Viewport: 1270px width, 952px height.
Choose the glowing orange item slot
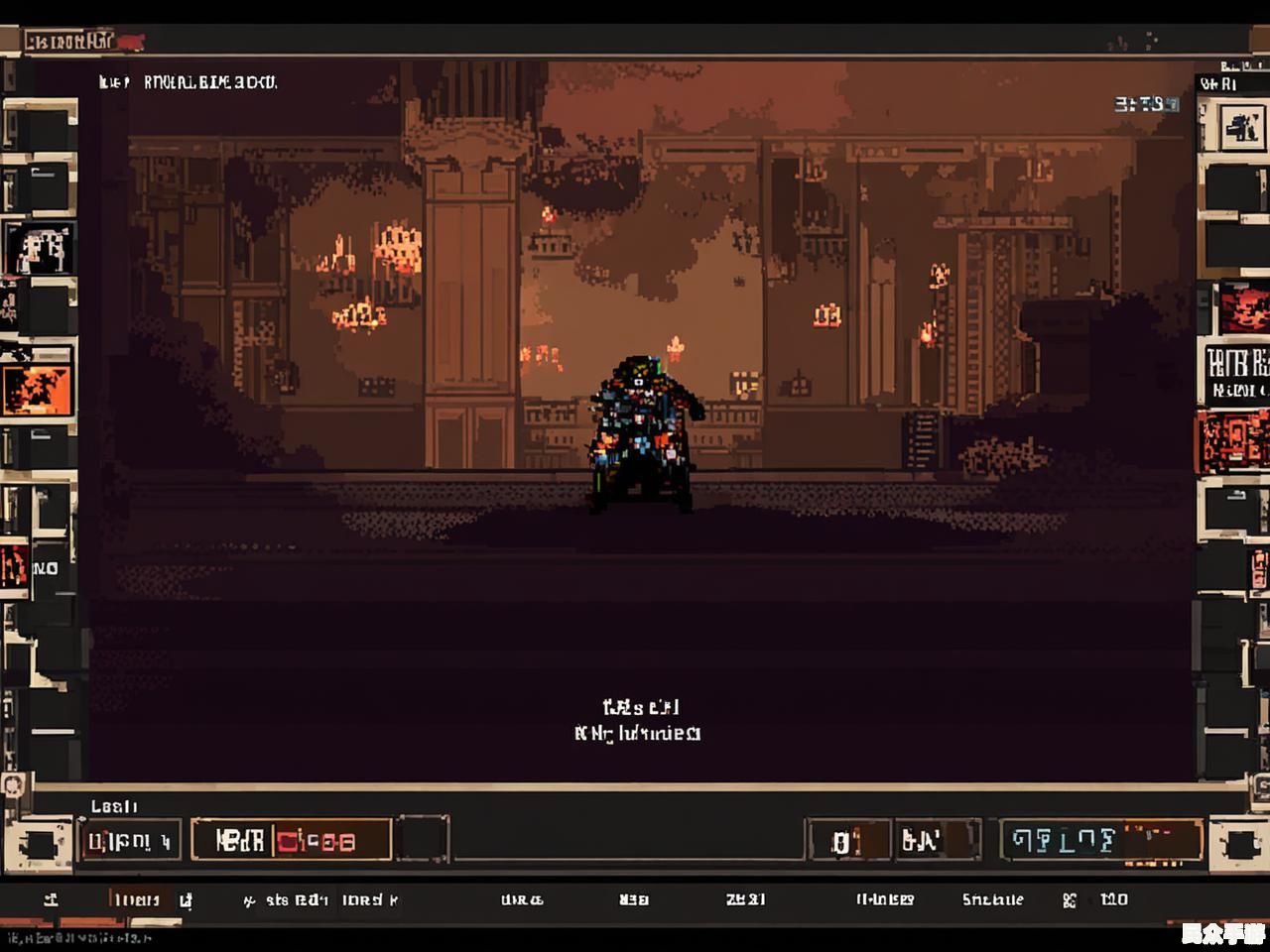[38, 387]
